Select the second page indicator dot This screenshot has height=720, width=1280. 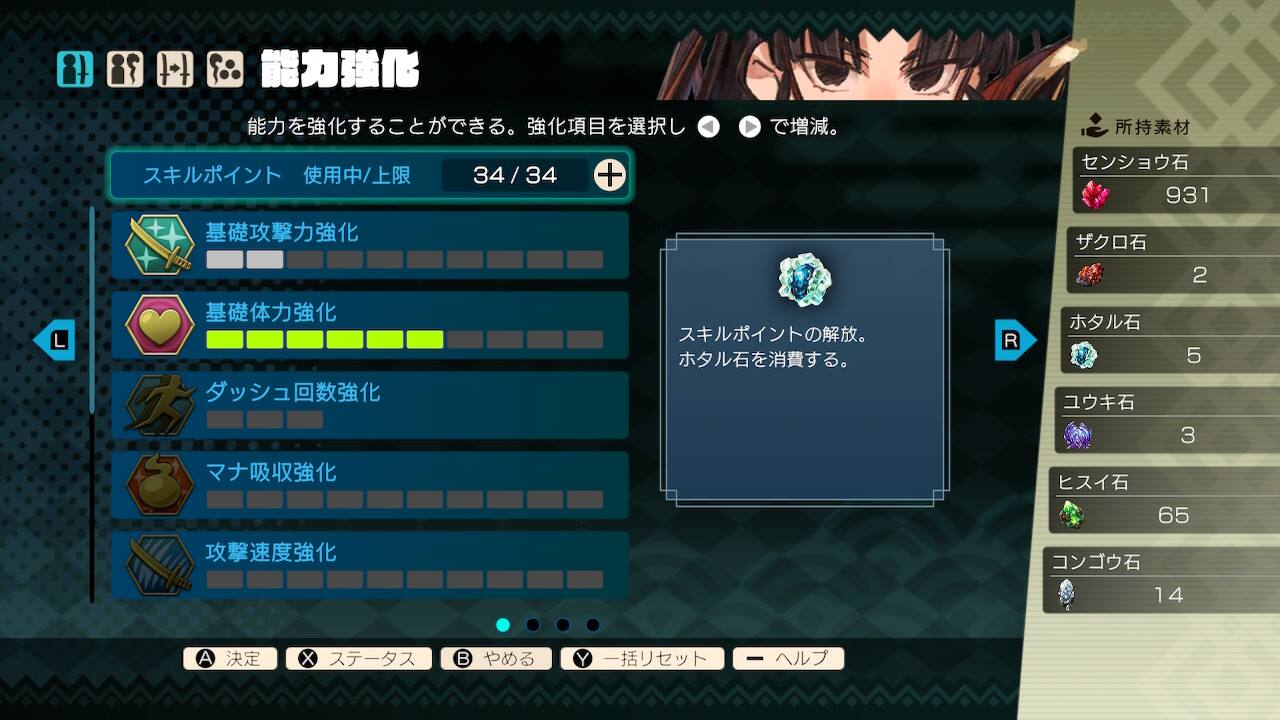coord(533,625)
